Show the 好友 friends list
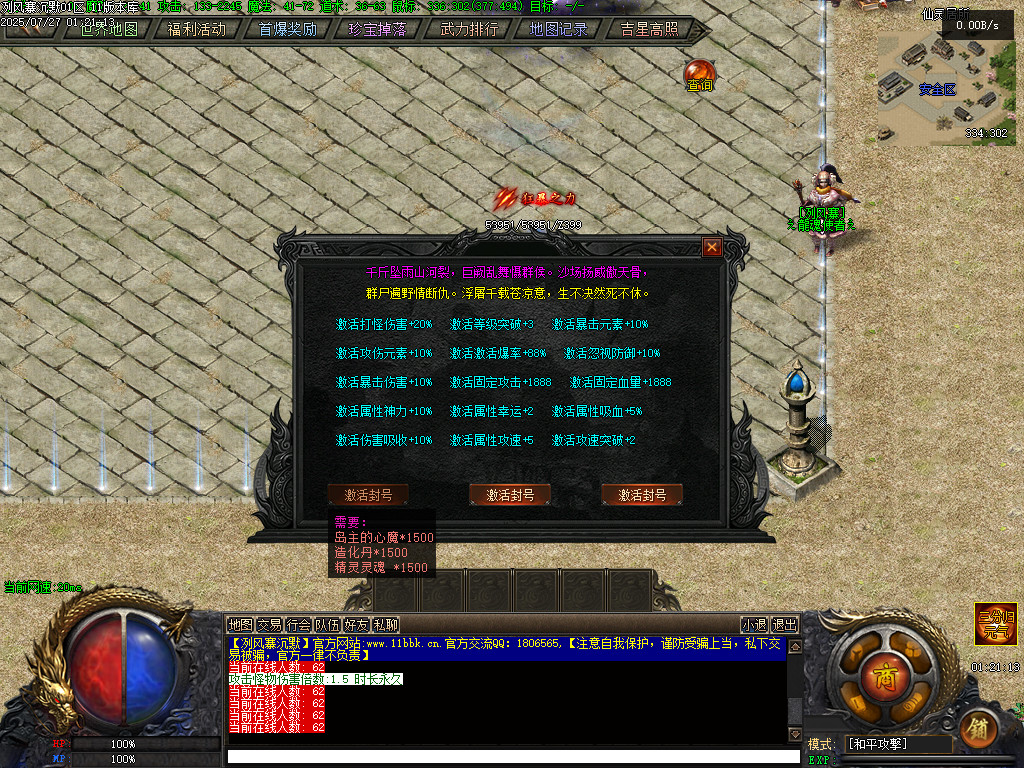Screen dimensions: 1024x768 point(357,625)
